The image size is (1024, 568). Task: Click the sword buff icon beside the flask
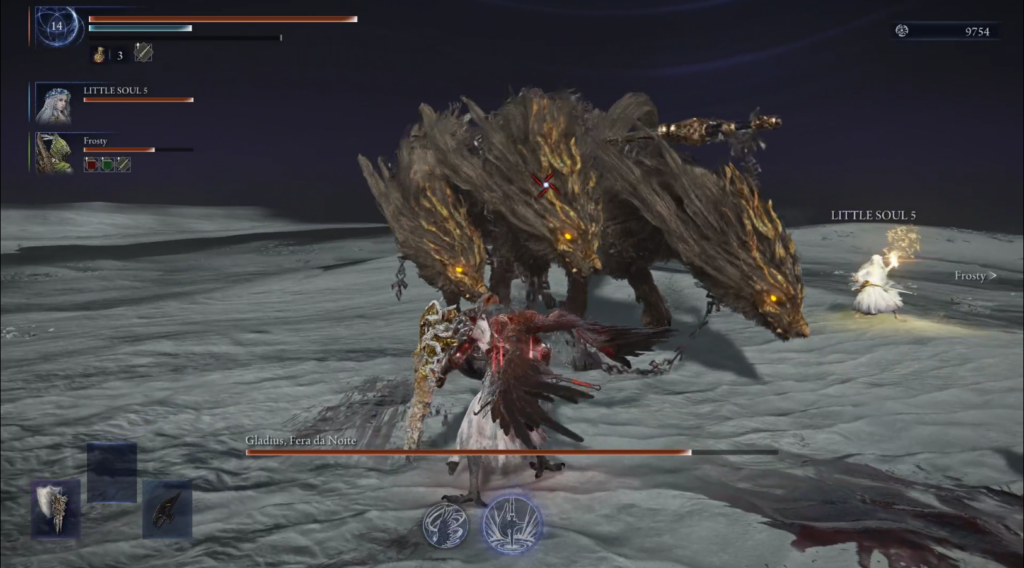[x=144, y=53]
